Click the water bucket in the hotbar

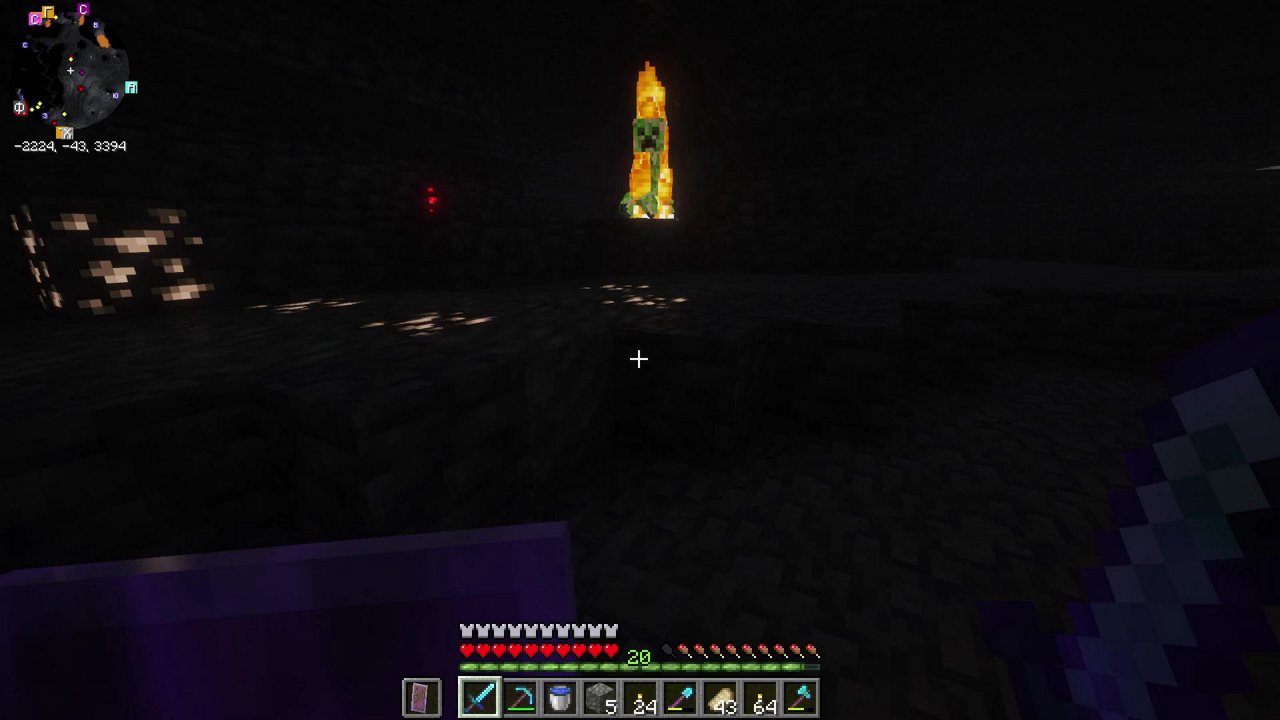click(x=559, y=697)
